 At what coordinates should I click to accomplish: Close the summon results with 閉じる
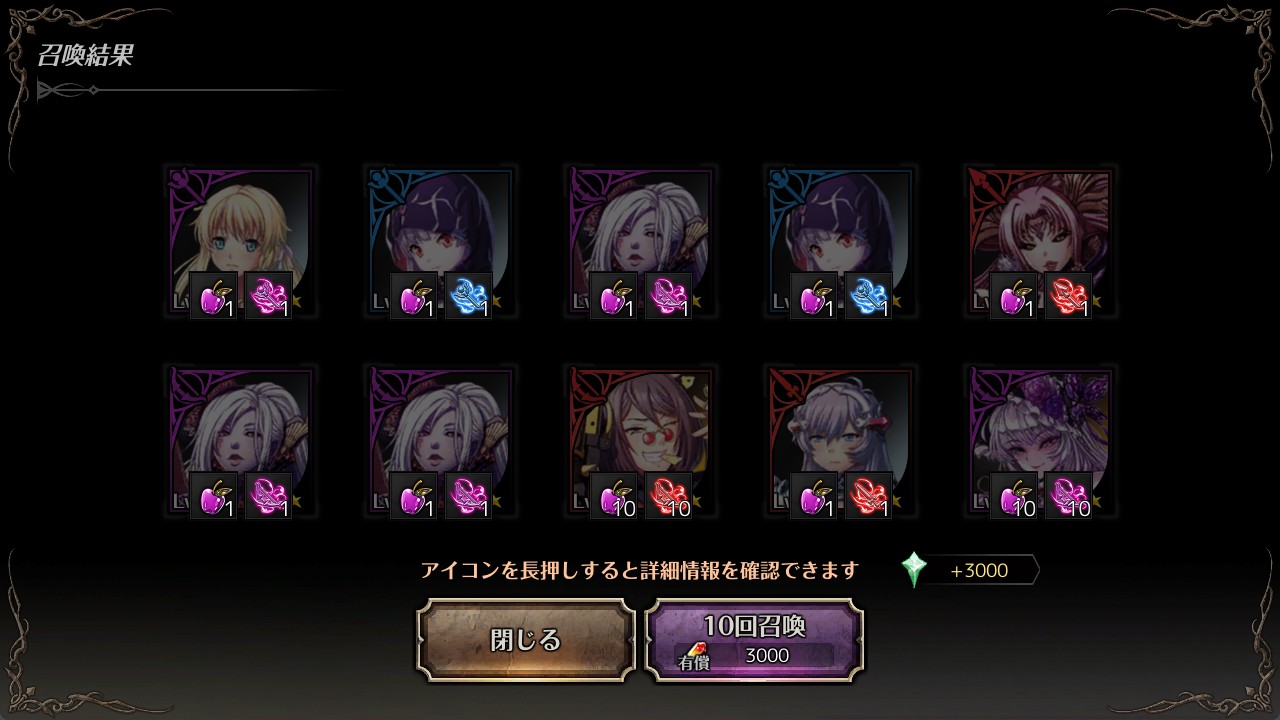526,640
